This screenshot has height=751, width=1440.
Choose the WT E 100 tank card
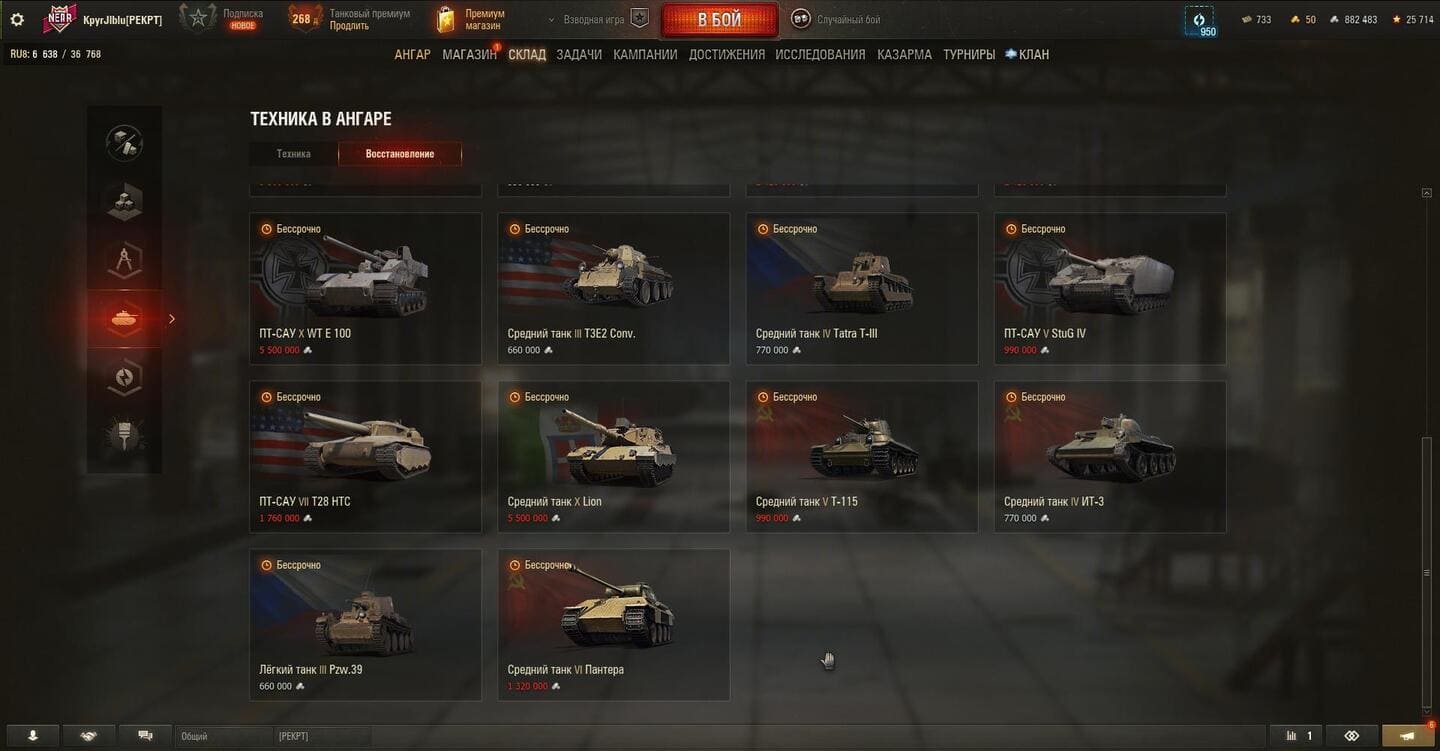point(365,288)
